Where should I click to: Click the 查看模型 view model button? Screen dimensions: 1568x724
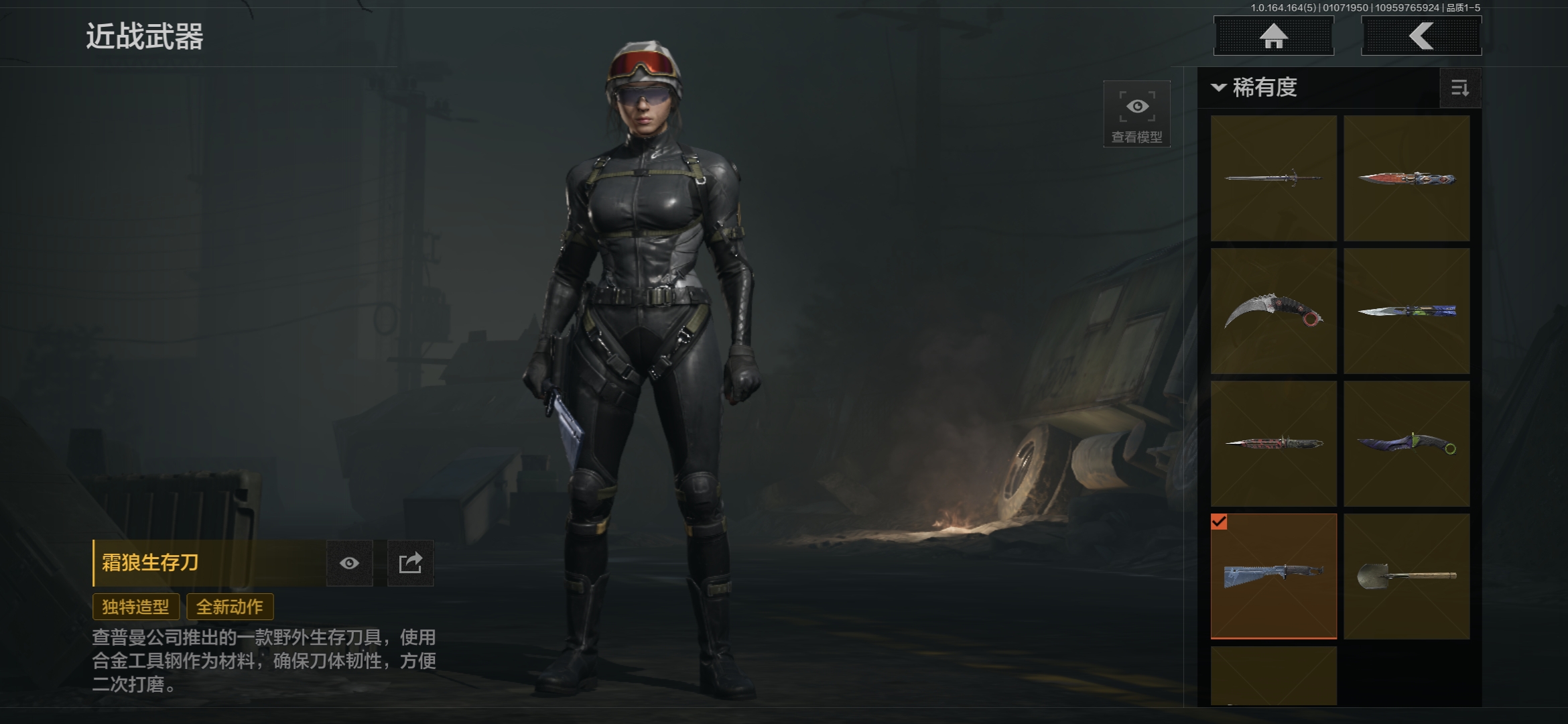click(1136, 115)
